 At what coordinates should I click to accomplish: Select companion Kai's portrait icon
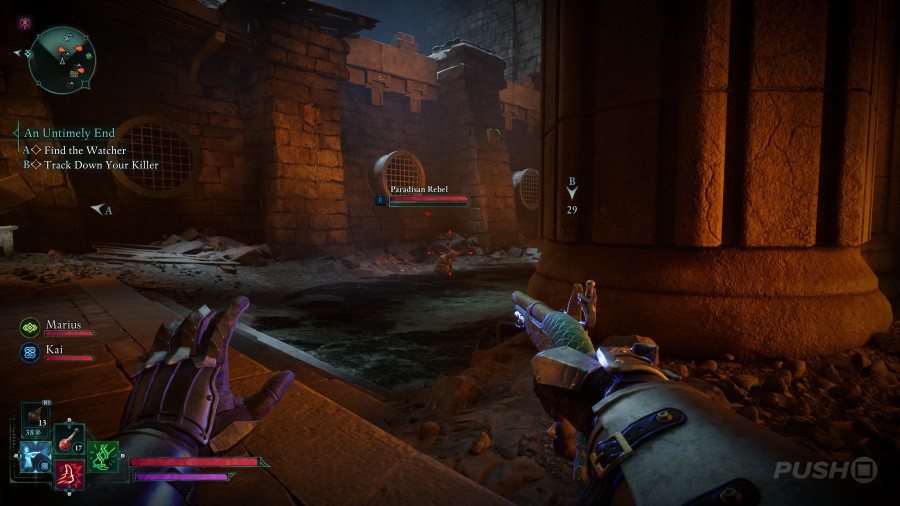point(30,351)
